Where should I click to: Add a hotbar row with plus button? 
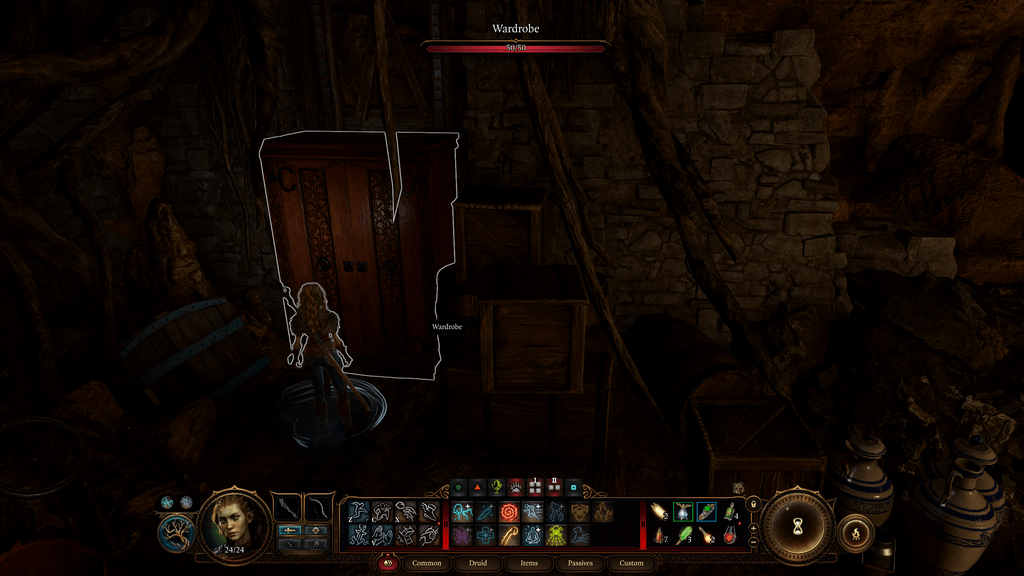(x=753, y=527)
